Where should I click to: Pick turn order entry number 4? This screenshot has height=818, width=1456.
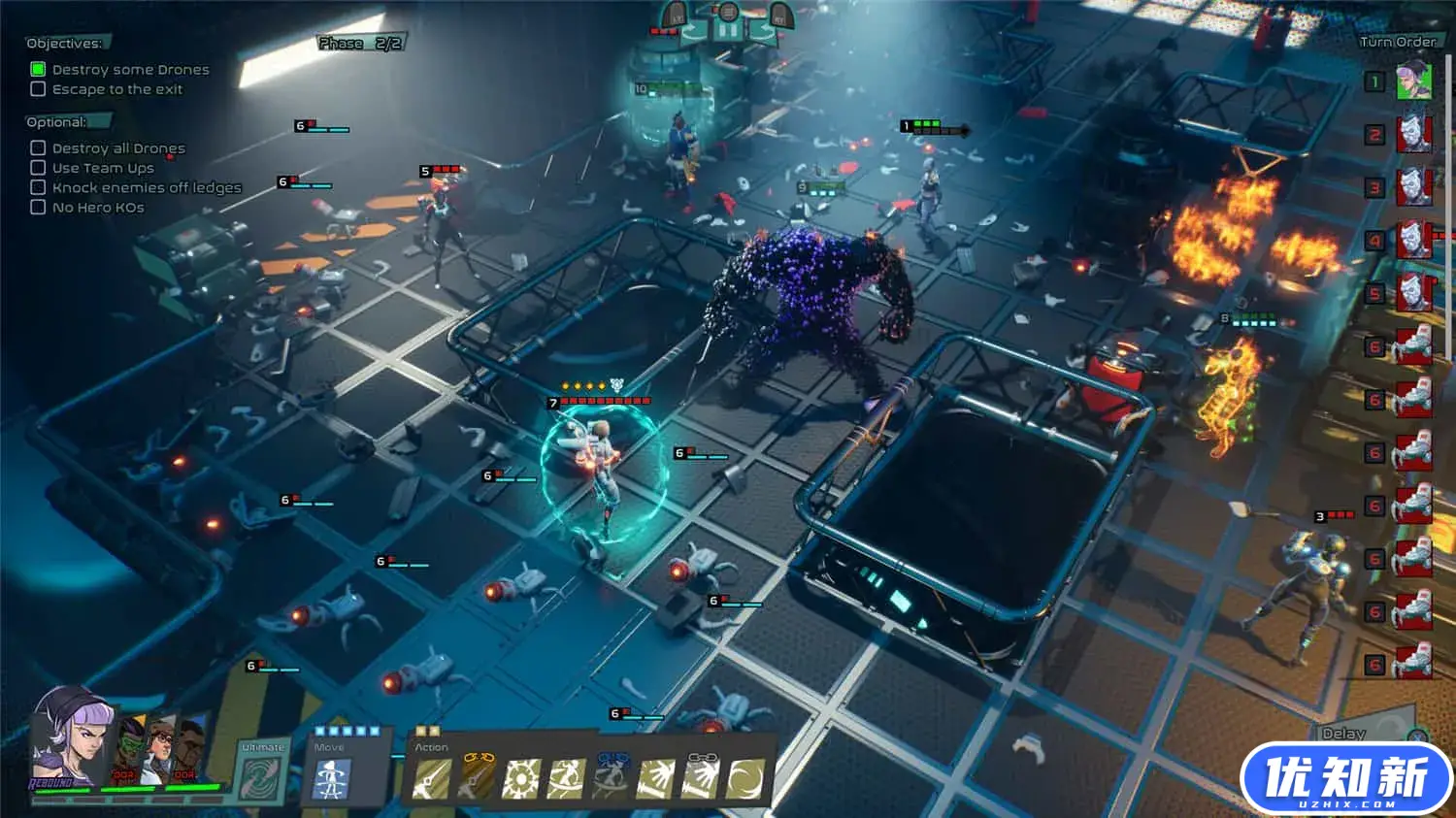click(x=1413, y=240)
